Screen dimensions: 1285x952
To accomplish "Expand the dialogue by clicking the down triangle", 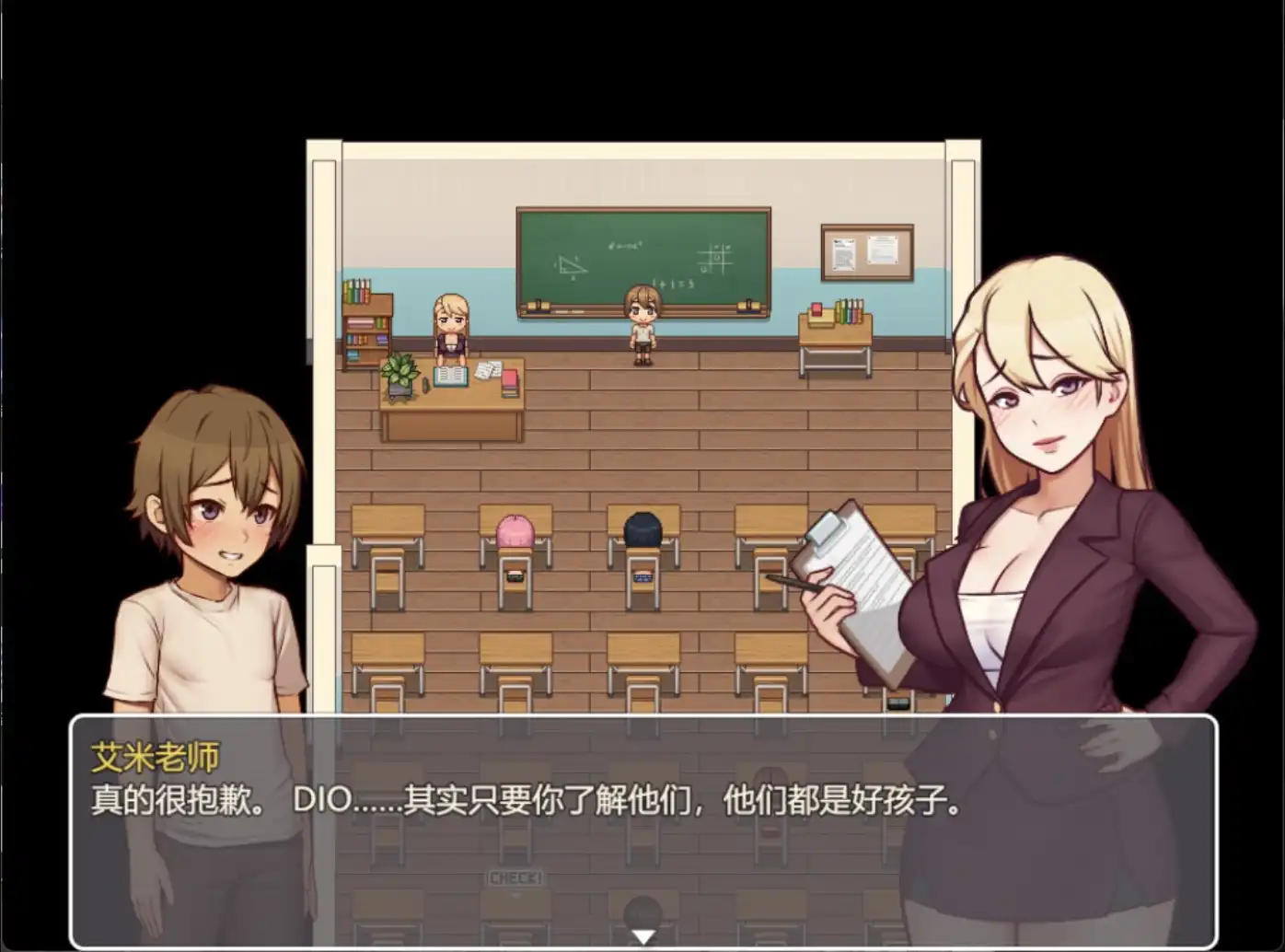I will [642, 937].
